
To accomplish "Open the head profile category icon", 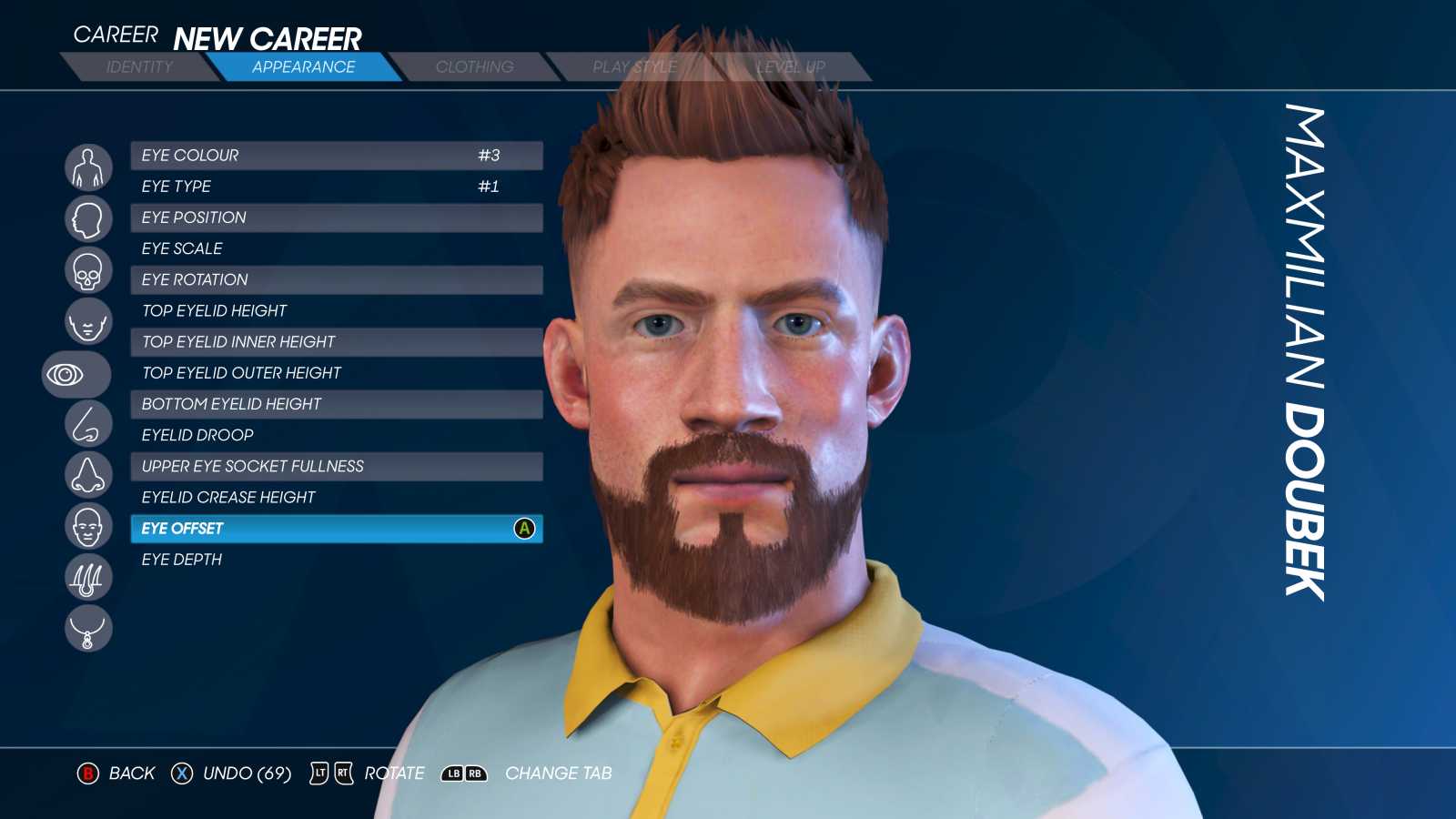I will [x=87, y=218].
